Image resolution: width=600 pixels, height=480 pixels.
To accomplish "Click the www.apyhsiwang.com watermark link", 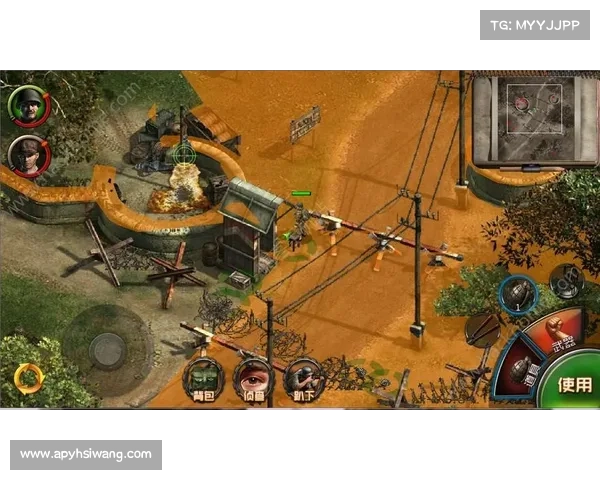I will pos(87,454).
